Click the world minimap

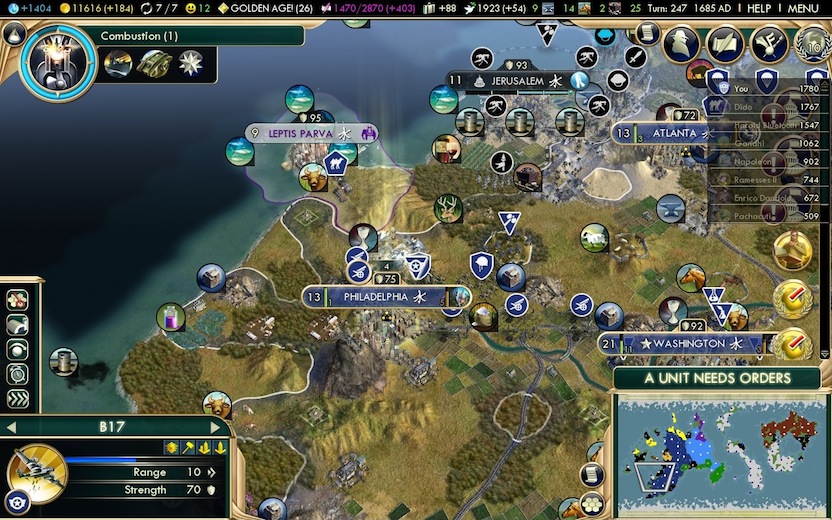click(x=715, y=455)
